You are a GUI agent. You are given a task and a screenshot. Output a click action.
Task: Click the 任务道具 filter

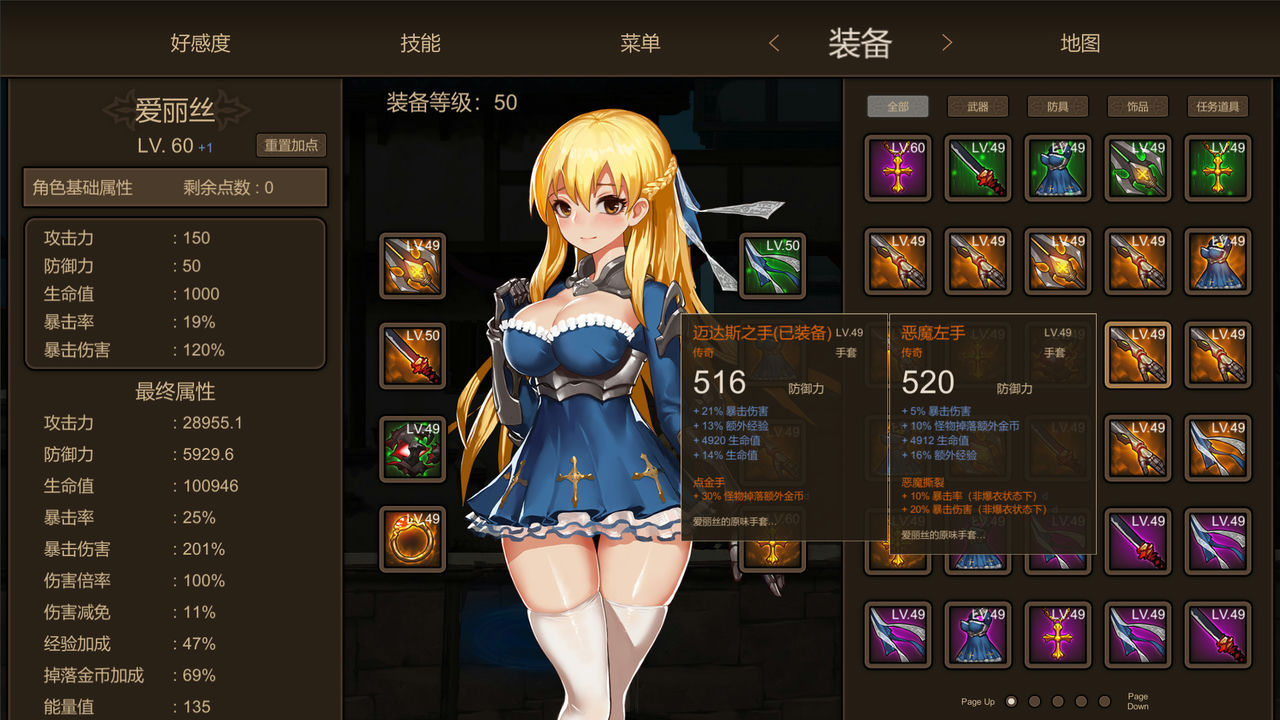point(1219,106)
